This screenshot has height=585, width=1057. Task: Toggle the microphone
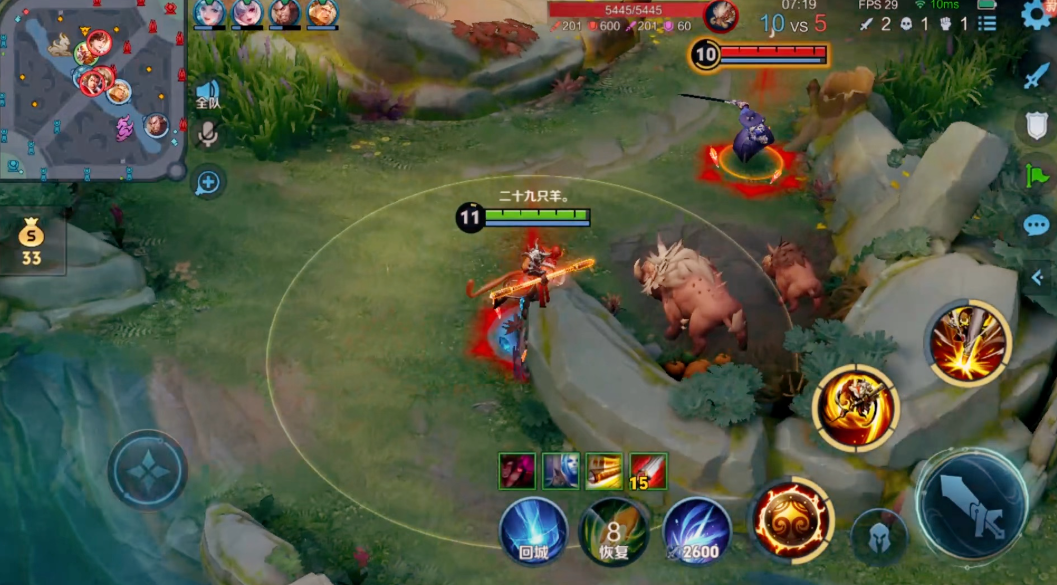tap(207, 134)
